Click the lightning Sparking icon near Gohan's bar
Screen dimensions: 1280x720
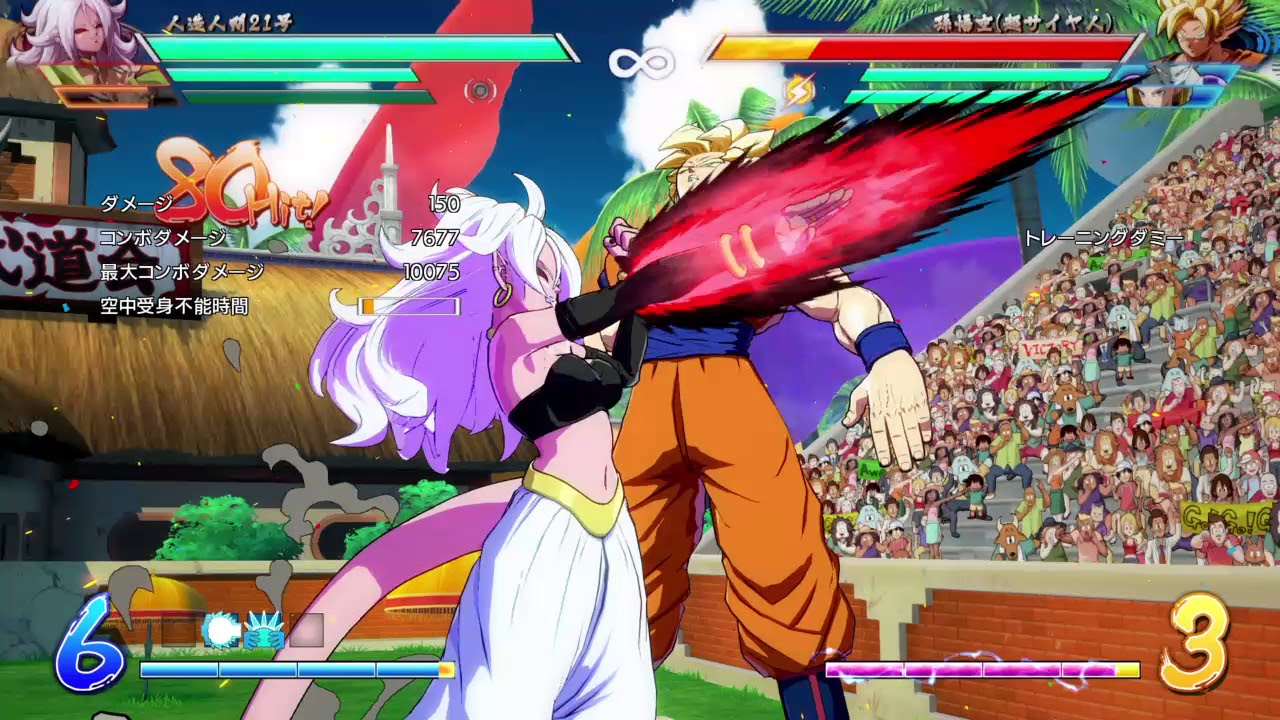coord(800,90)
